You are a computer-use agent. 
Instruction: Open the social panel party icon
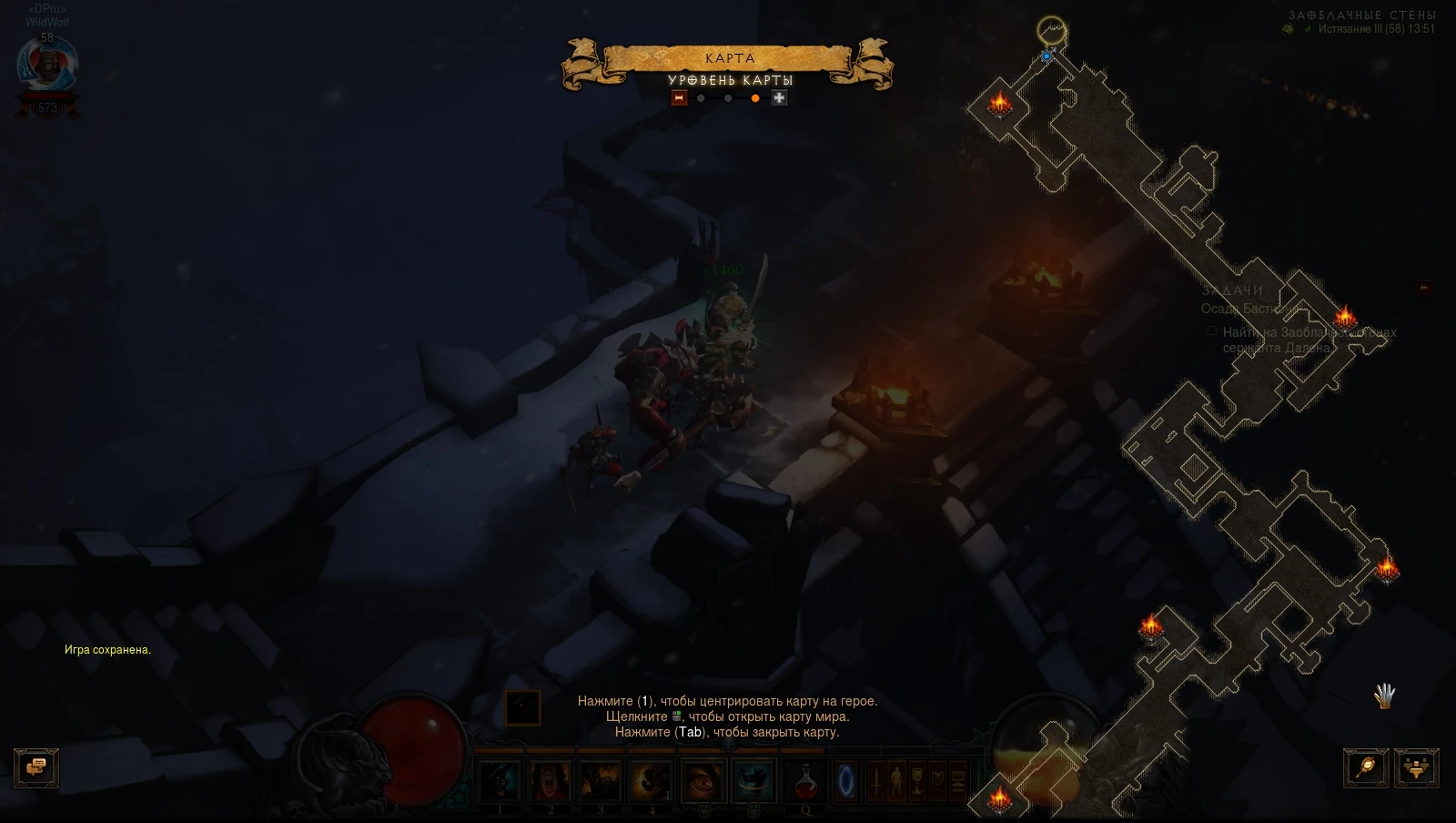pyautogui.click(x=1418, y=769)
